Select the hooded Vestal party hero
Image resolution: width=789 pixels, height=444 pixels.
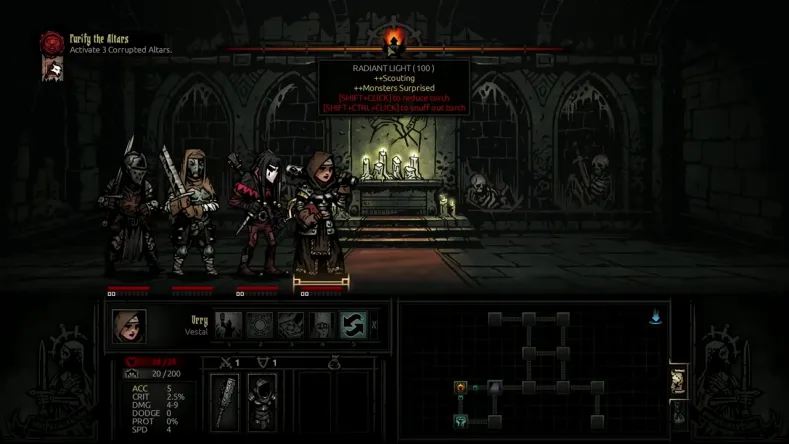point(320,215)
